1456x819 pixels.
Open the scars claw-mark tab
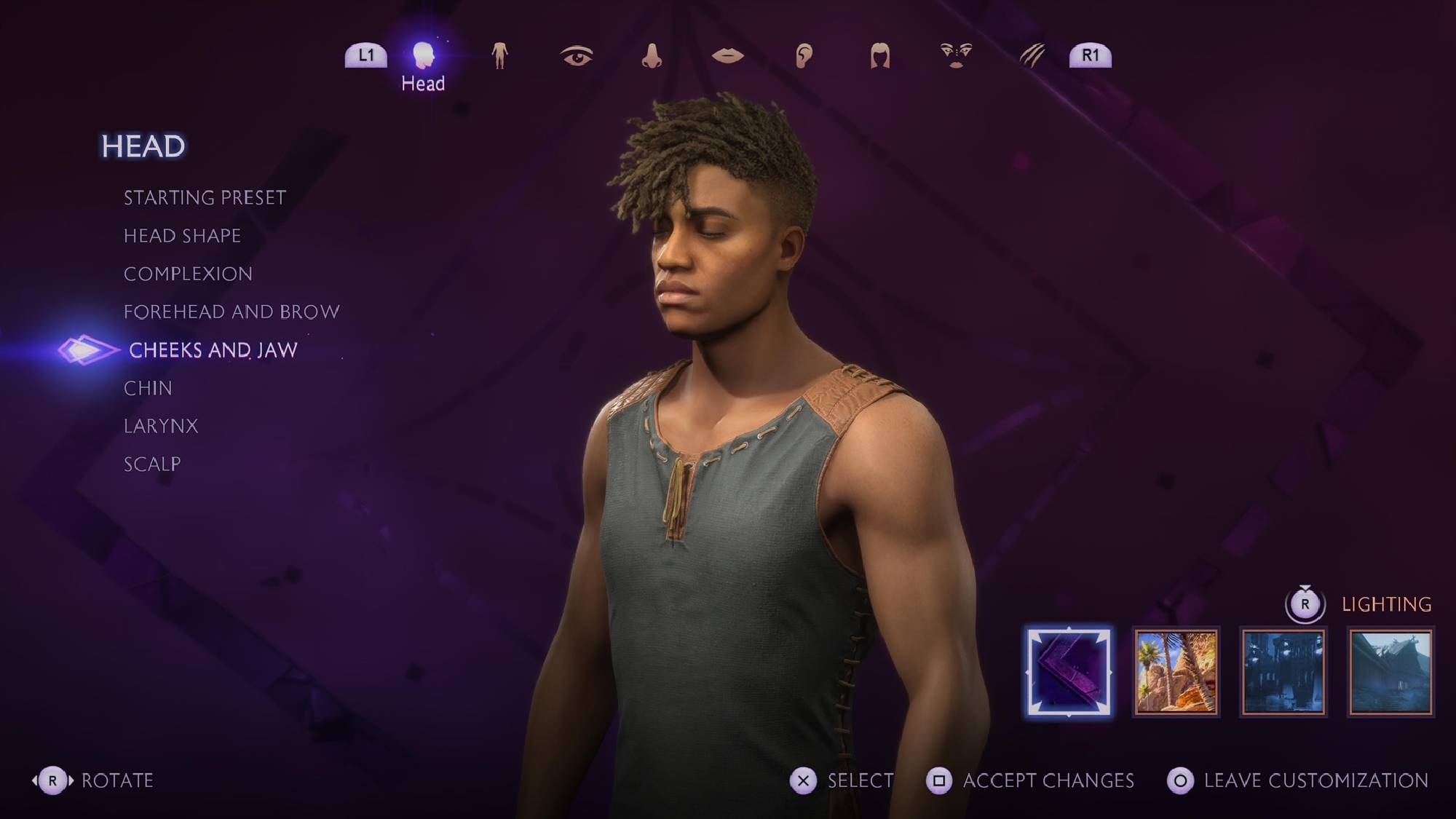(x=1032, y=56)
